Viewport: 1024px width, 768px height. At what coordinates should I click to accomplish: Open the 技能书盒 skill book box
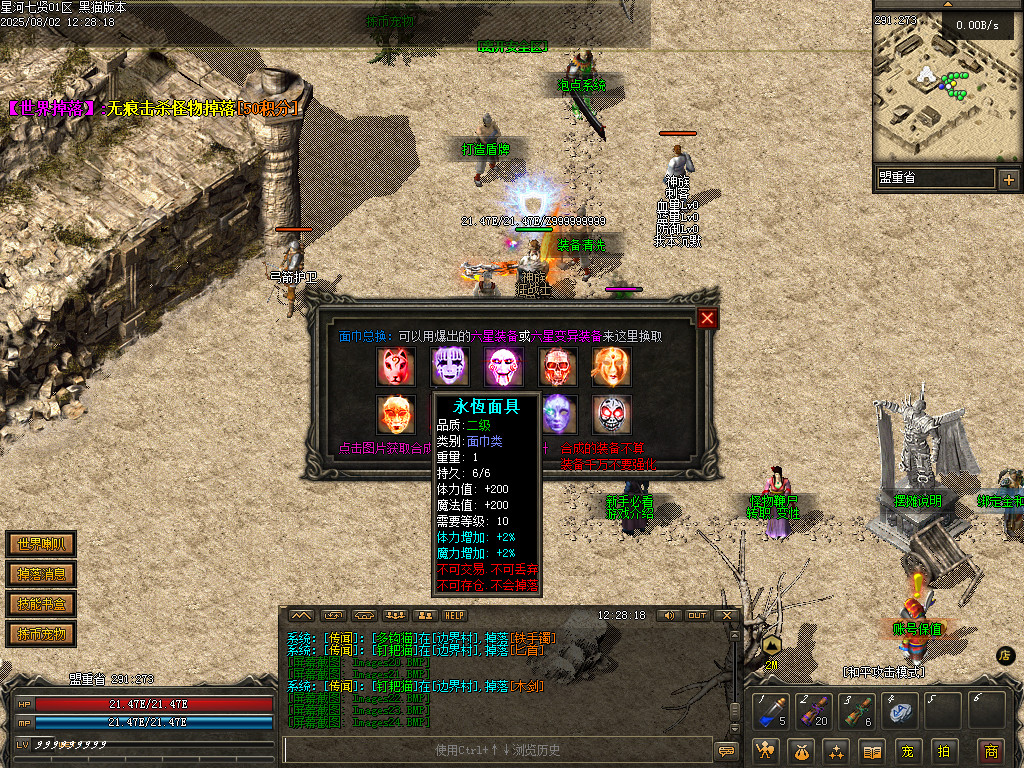pos(41,604)
